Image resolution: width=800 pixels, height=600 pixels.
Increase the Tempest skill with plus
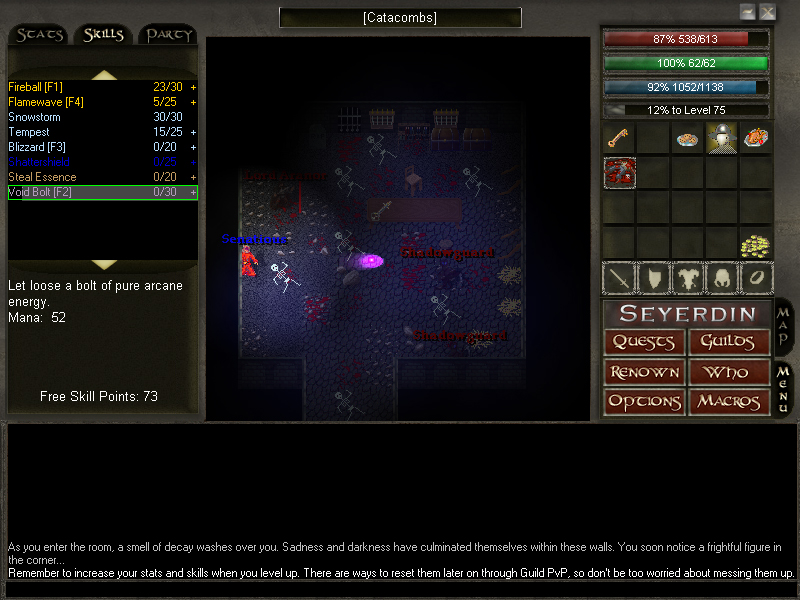coord(193,132)
